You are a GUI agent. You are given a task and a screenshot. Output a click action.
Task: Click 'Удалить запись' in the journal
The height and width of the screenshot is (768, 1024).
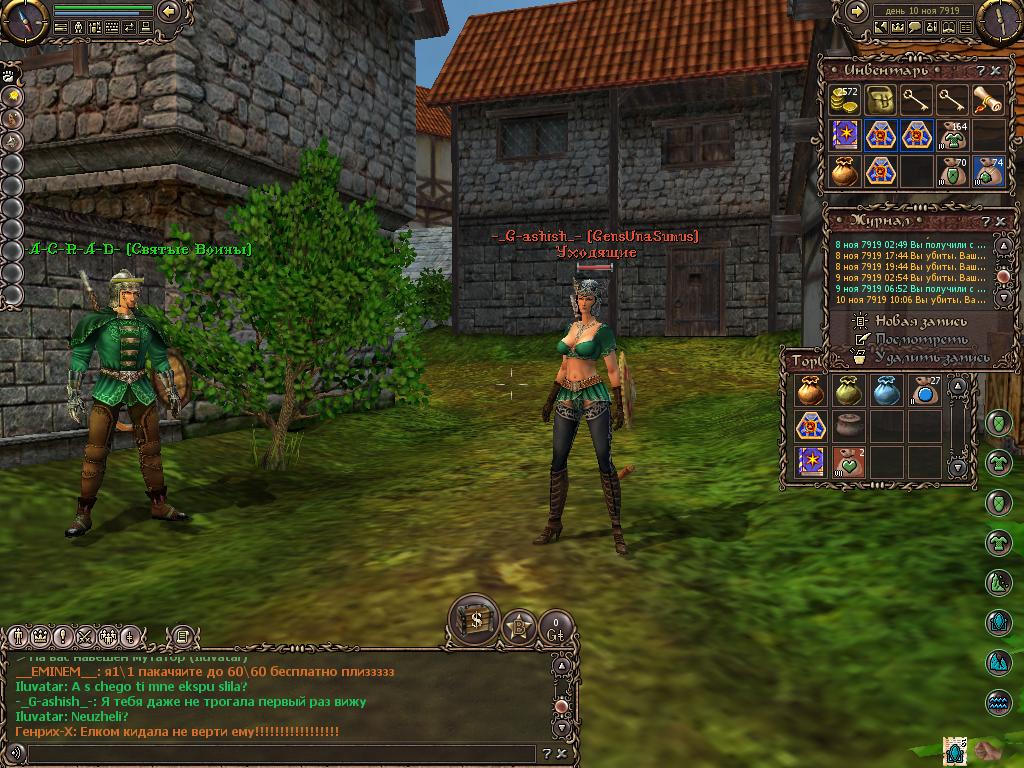coord(932,356)
